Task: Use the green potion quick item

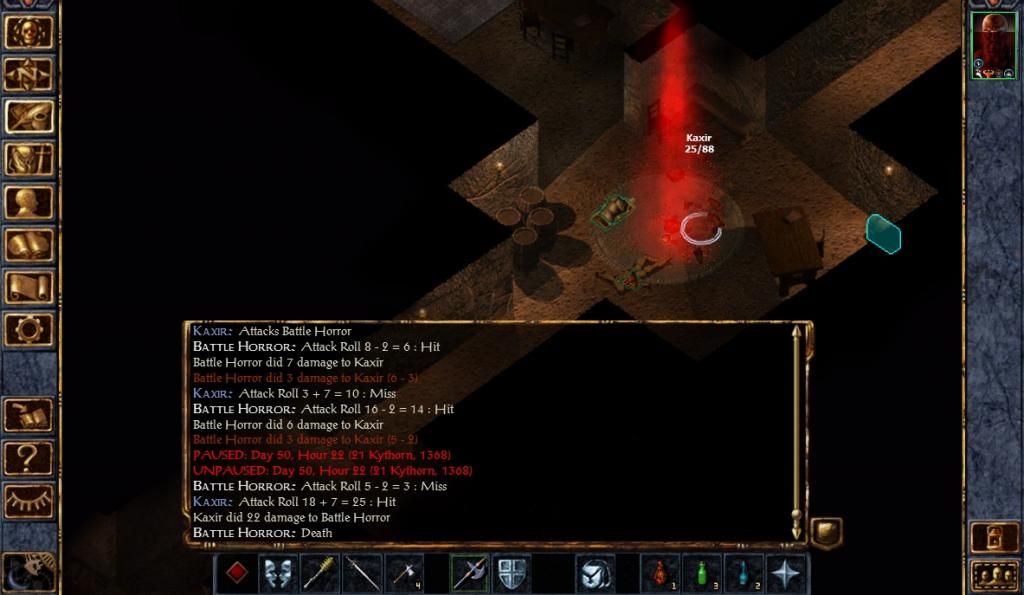Action: click(702, 573)
